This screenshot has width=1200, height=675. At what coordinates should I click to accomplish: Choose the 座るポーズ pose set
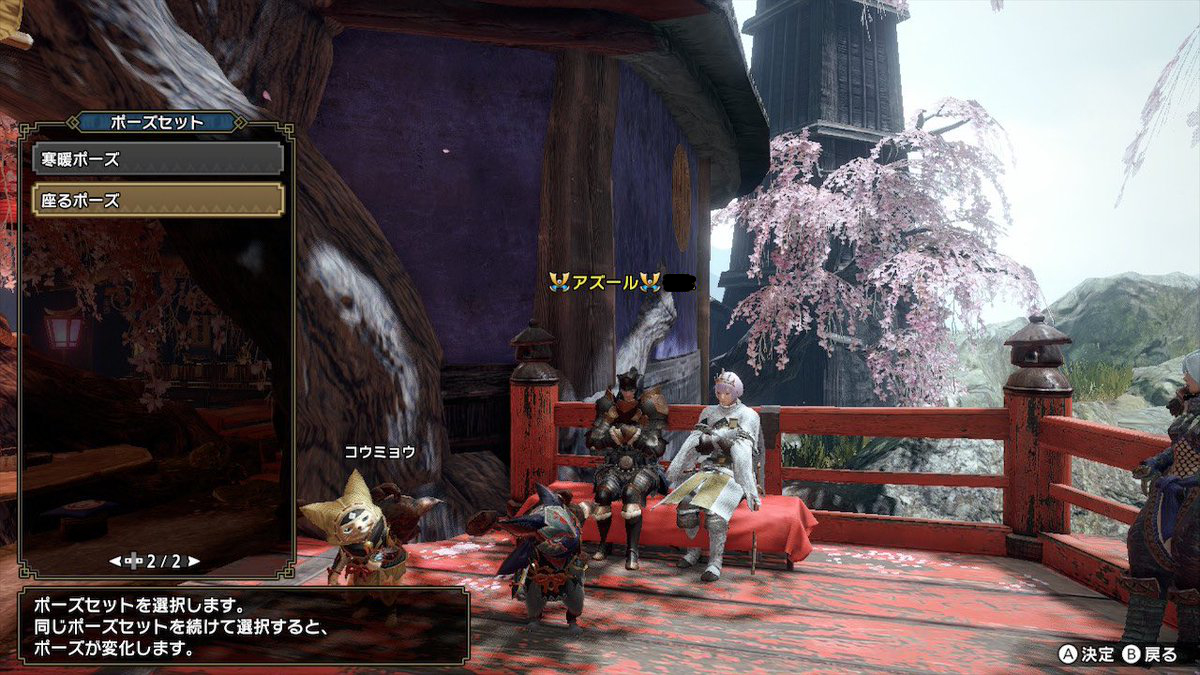coord(158,200)
